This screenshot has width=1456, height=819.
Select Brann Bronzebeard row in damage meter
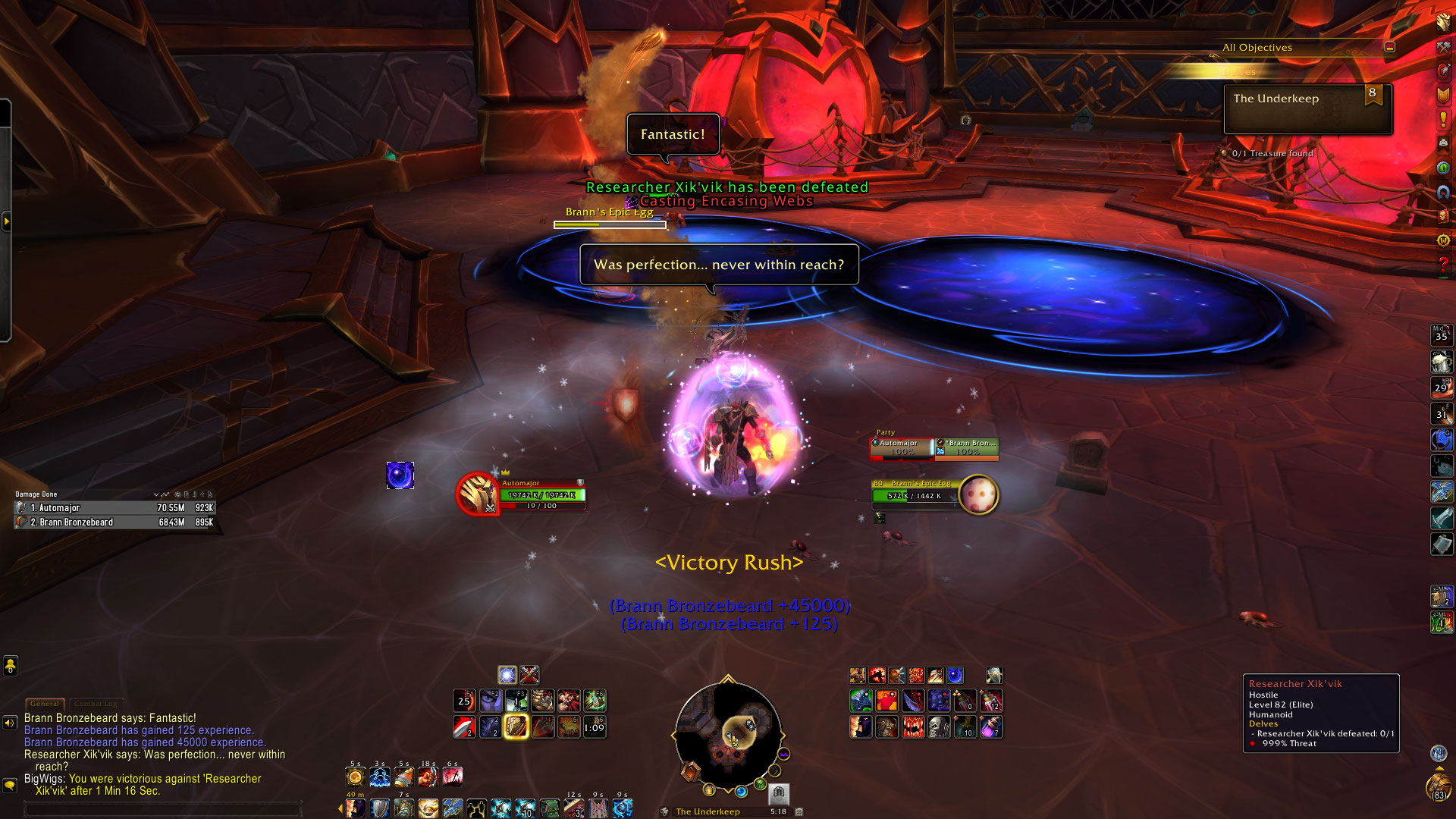click(115, 522)
